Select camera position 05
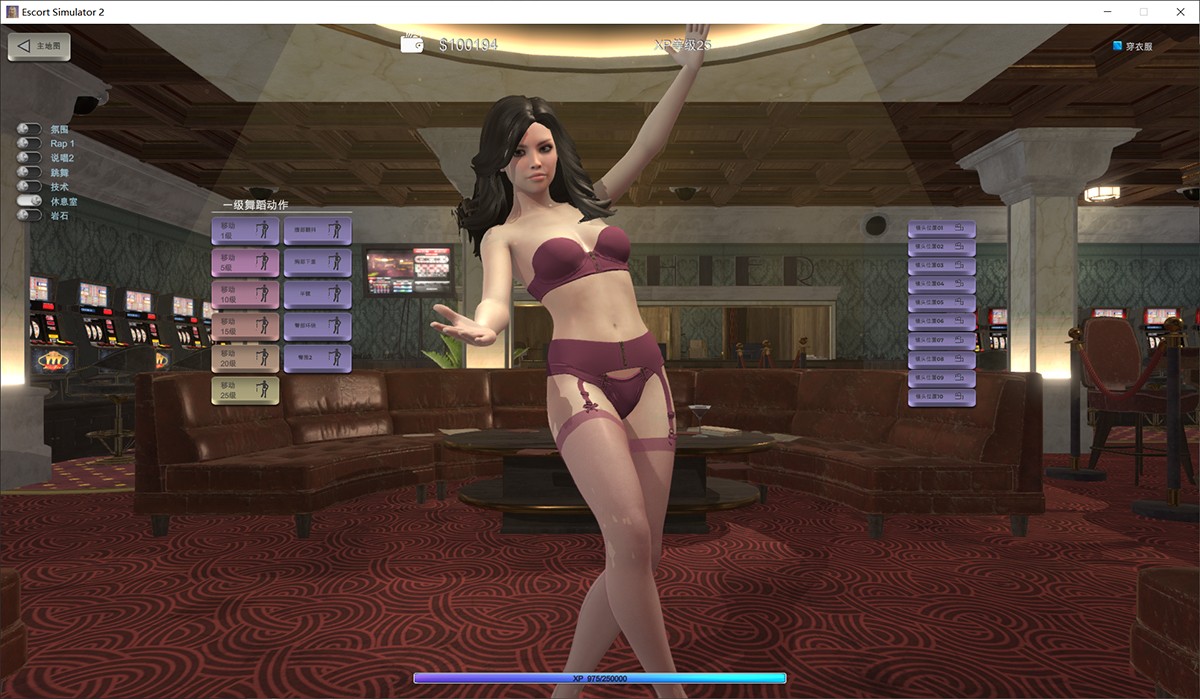This screenshot has width=1200, height=699. (941, 303)
